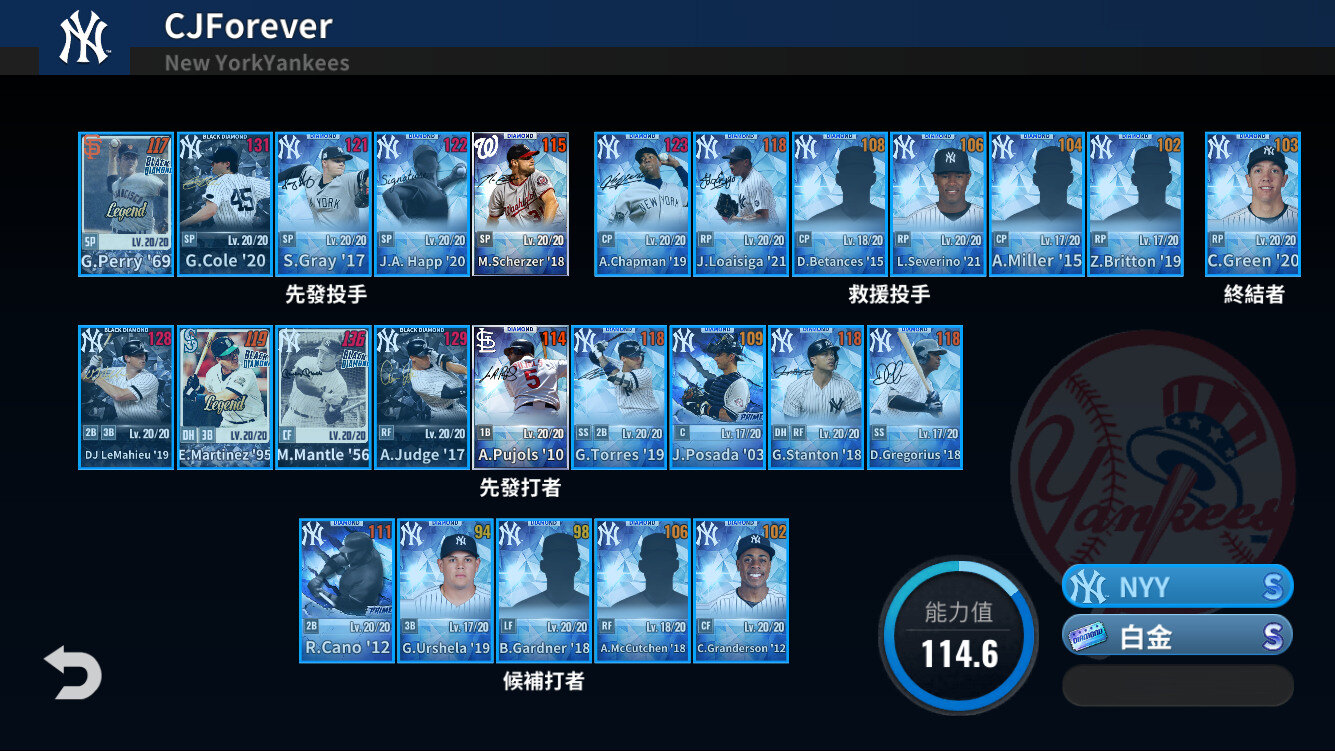This screenshot has width=1335, height=751.
Task: Click the 先發打者 section label
Action: pyautogui.click(x=521, y=487)
